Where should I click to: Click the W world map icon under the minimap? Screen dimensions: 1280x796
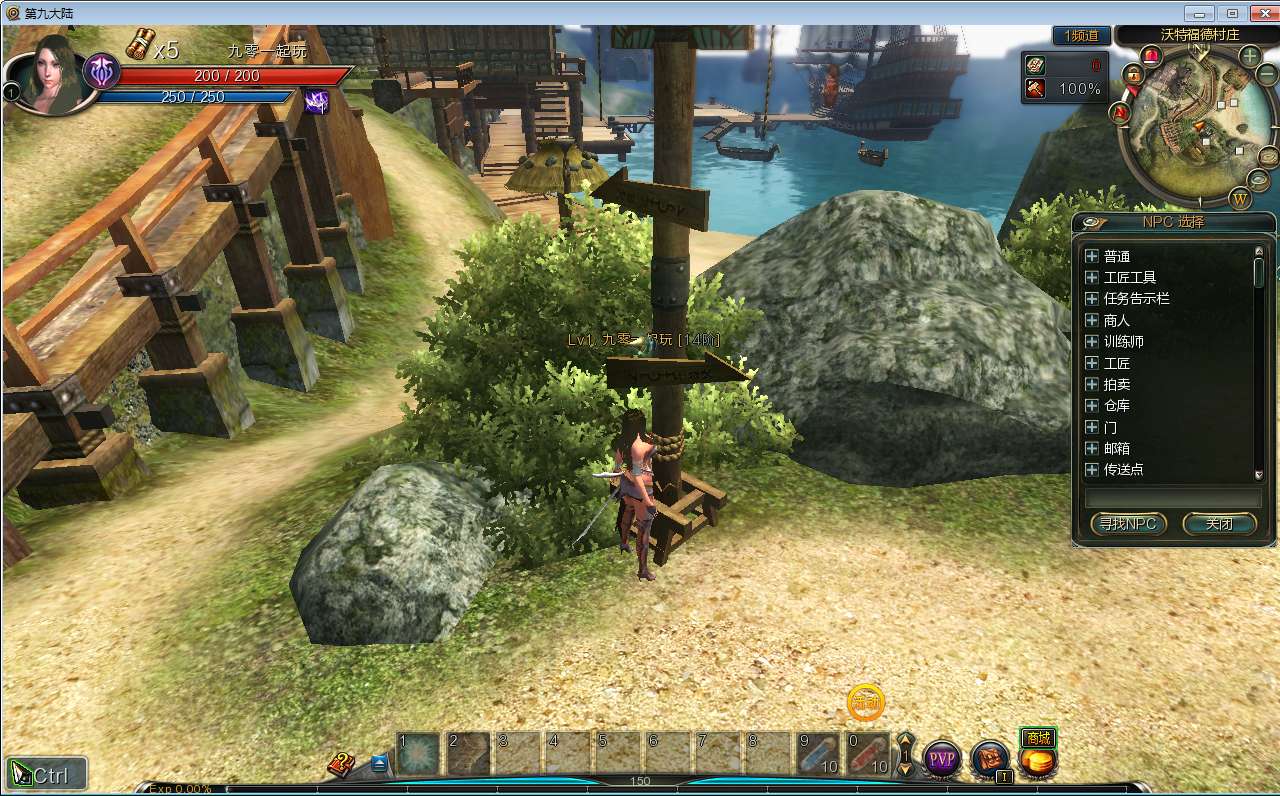click(x=1238, y=198)
